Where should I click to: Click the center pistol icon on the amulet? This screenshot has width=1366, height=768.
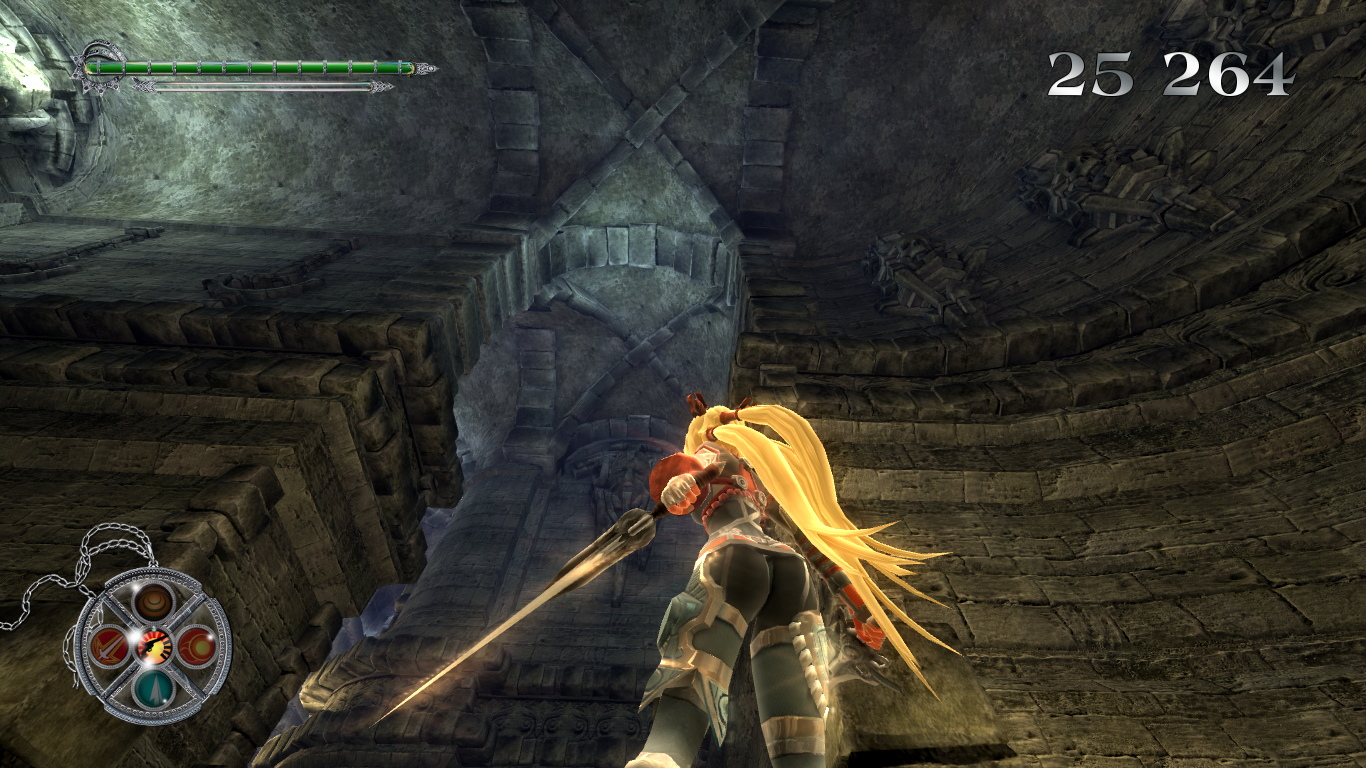[153, 645]
